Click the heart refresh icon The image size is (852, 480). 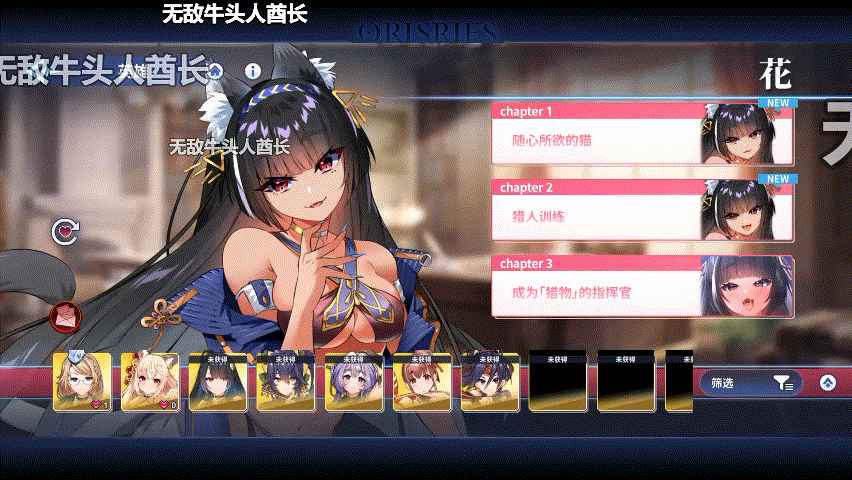[x=65, y=233]
